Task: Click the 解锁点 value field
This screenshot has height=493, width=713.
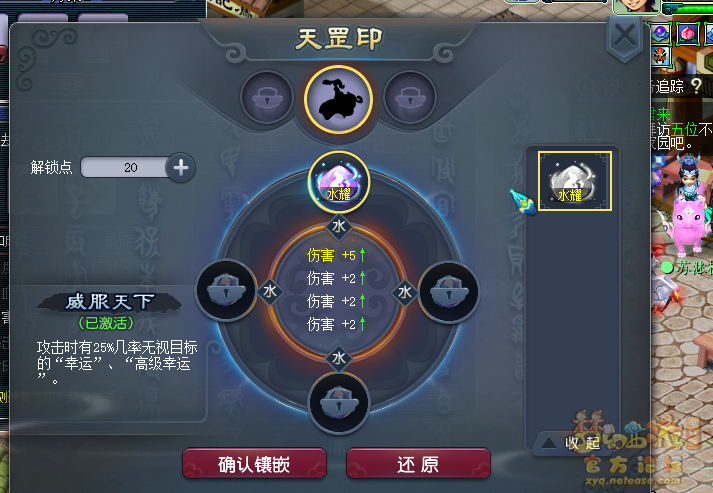Action: click(x=126, y=167)
